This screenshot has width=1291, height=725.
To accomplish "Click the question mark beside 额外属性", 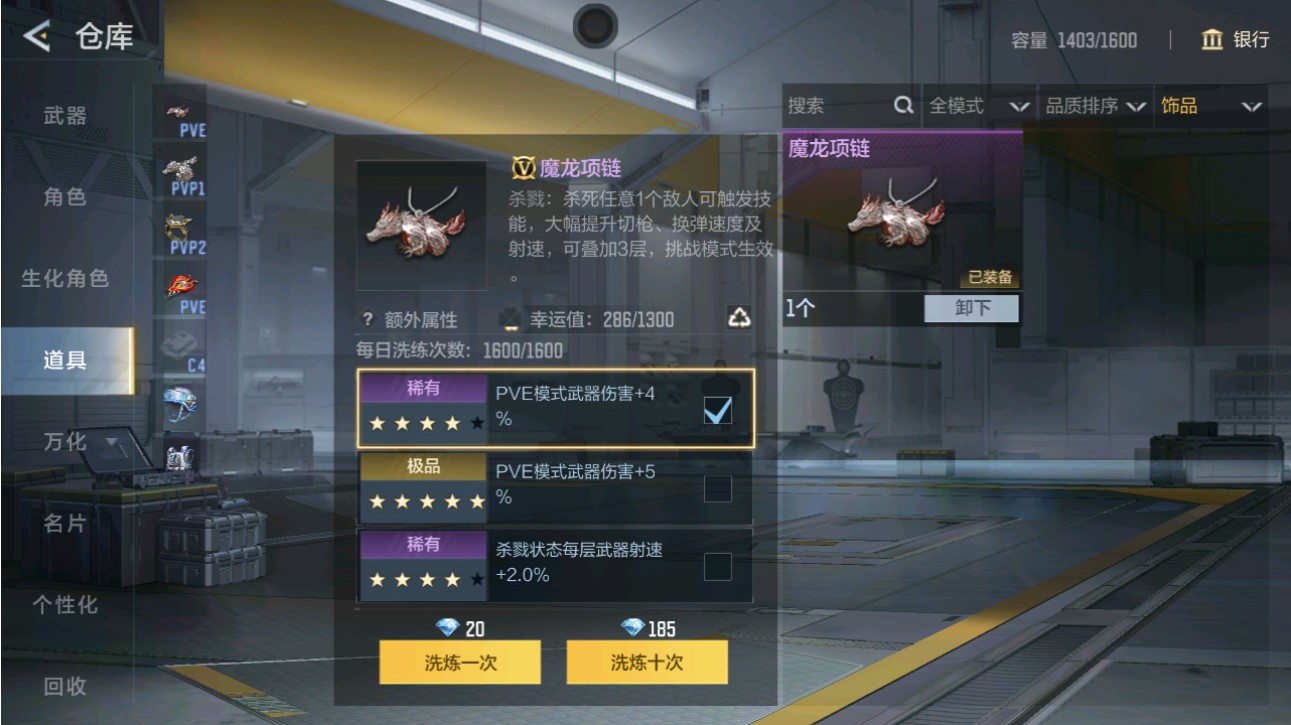I will tap(366, 320).
